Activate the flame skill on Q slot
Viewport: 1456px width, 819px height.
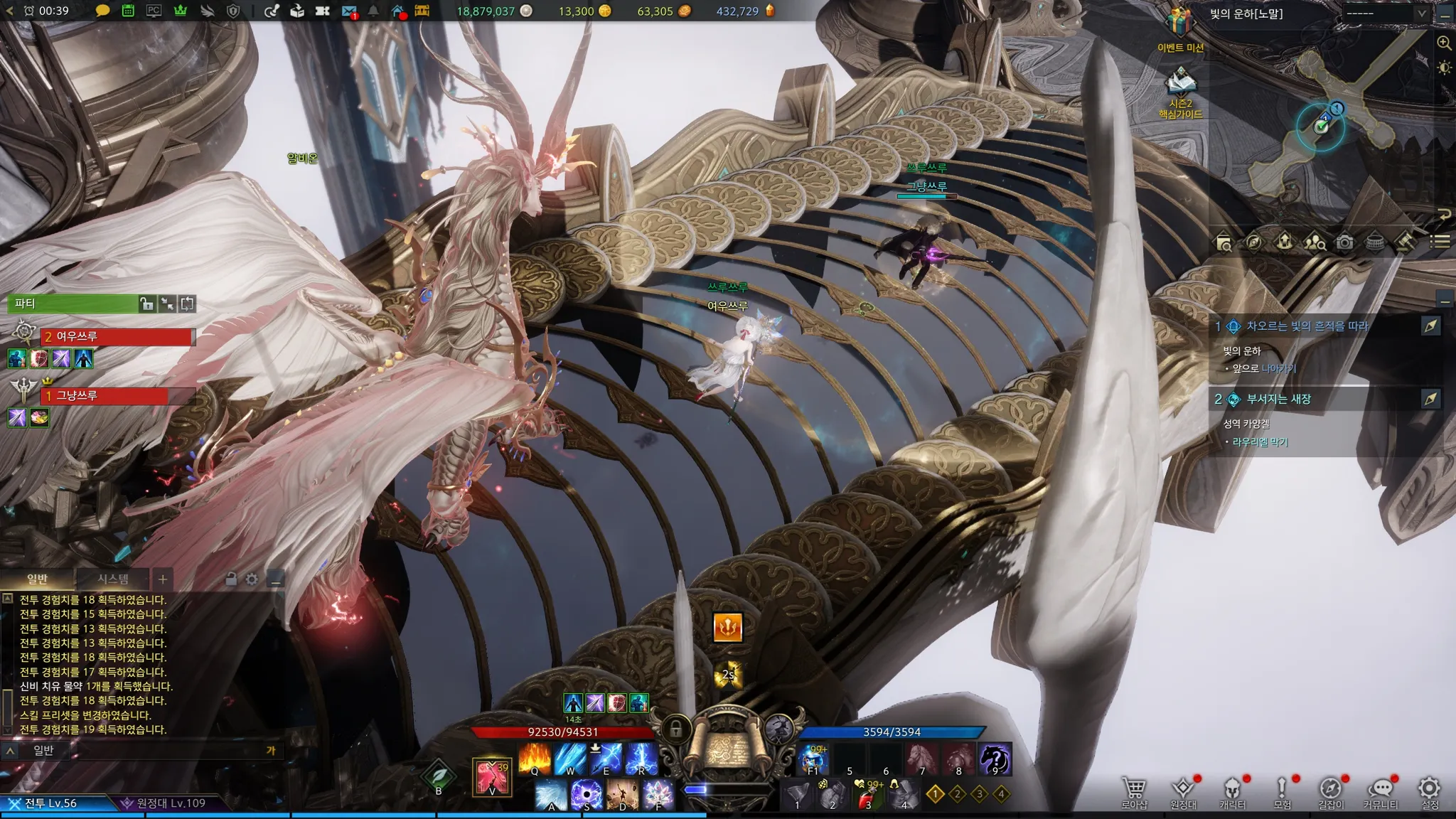point(535,759)
